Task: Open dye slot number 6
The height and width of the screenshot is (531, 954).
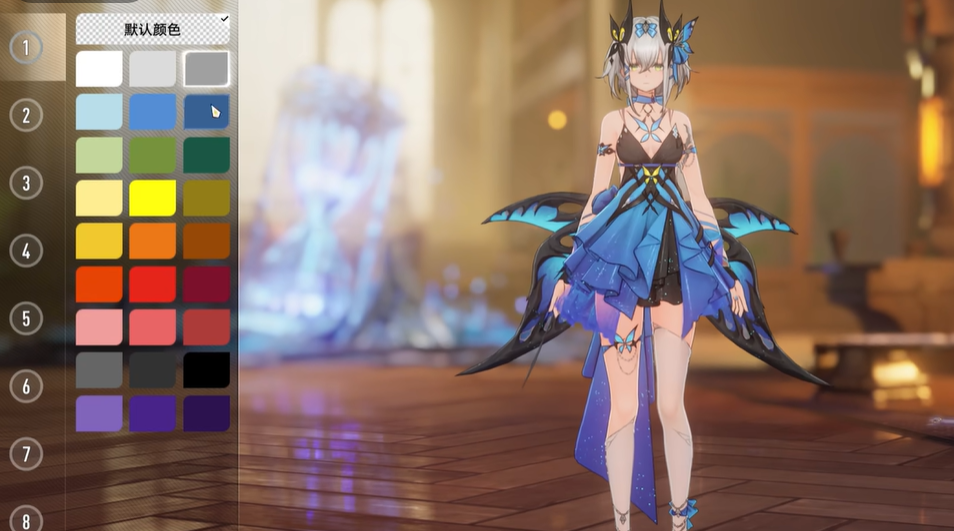Action: (26, 386)
